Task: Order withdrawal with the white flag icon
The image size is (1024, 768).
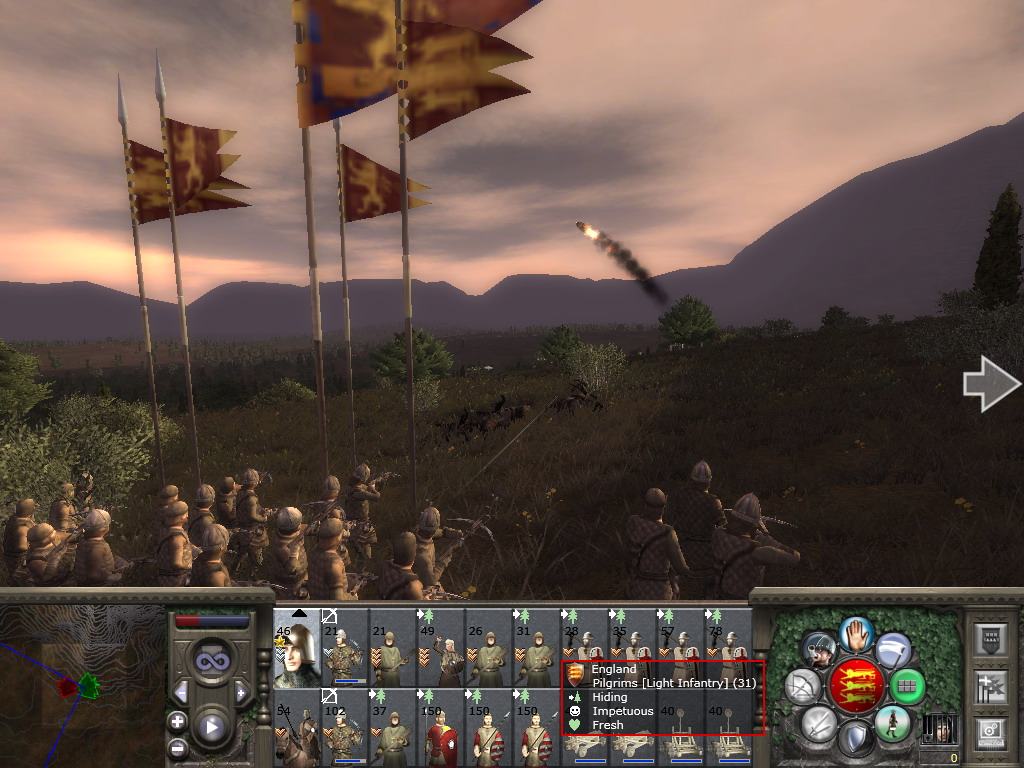Action: [893, 650]
